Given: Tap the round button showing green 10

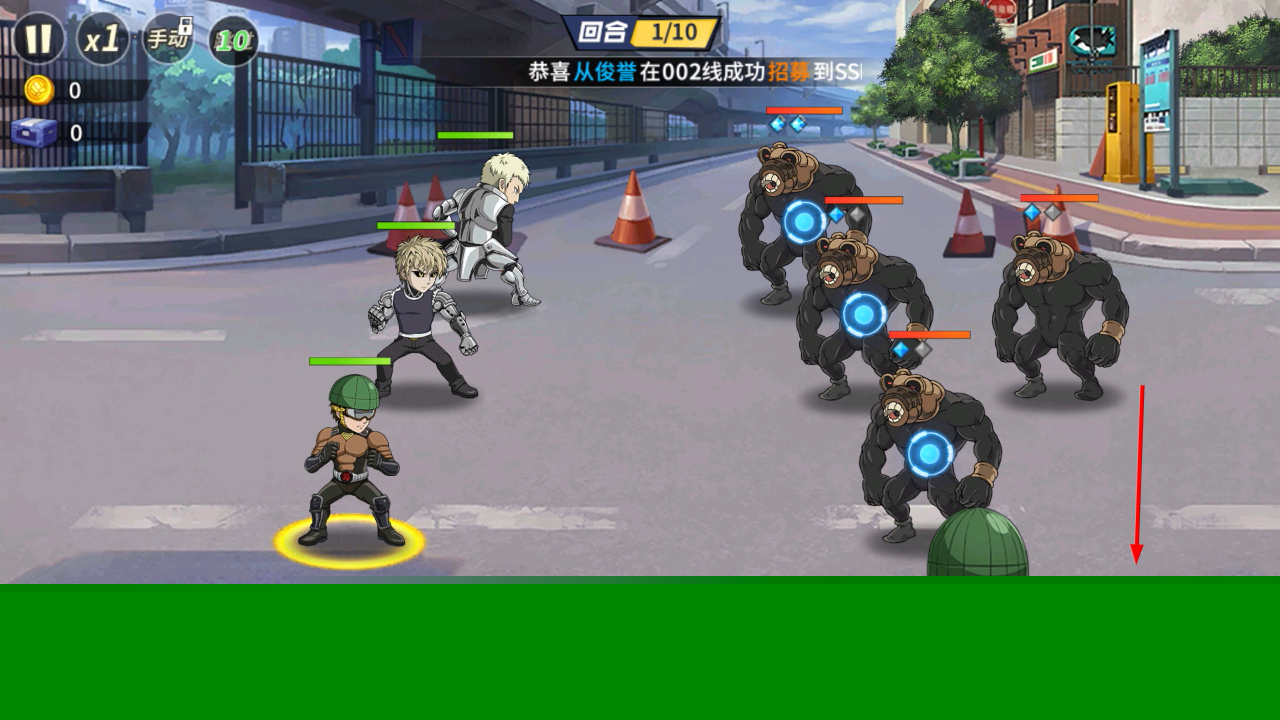Looking at the screenshot, I should coord(233,41).
